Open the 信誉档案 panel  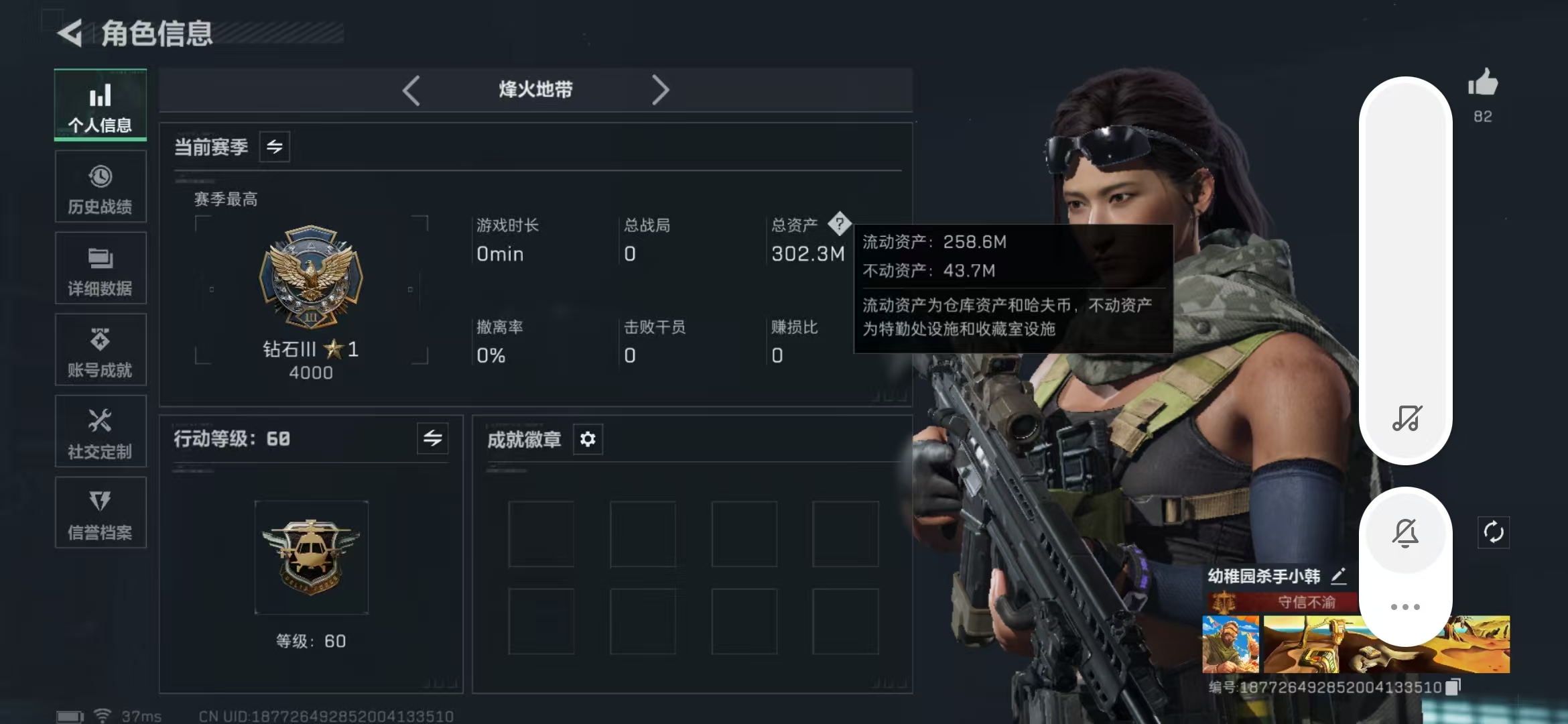click(x=100, y=513)
